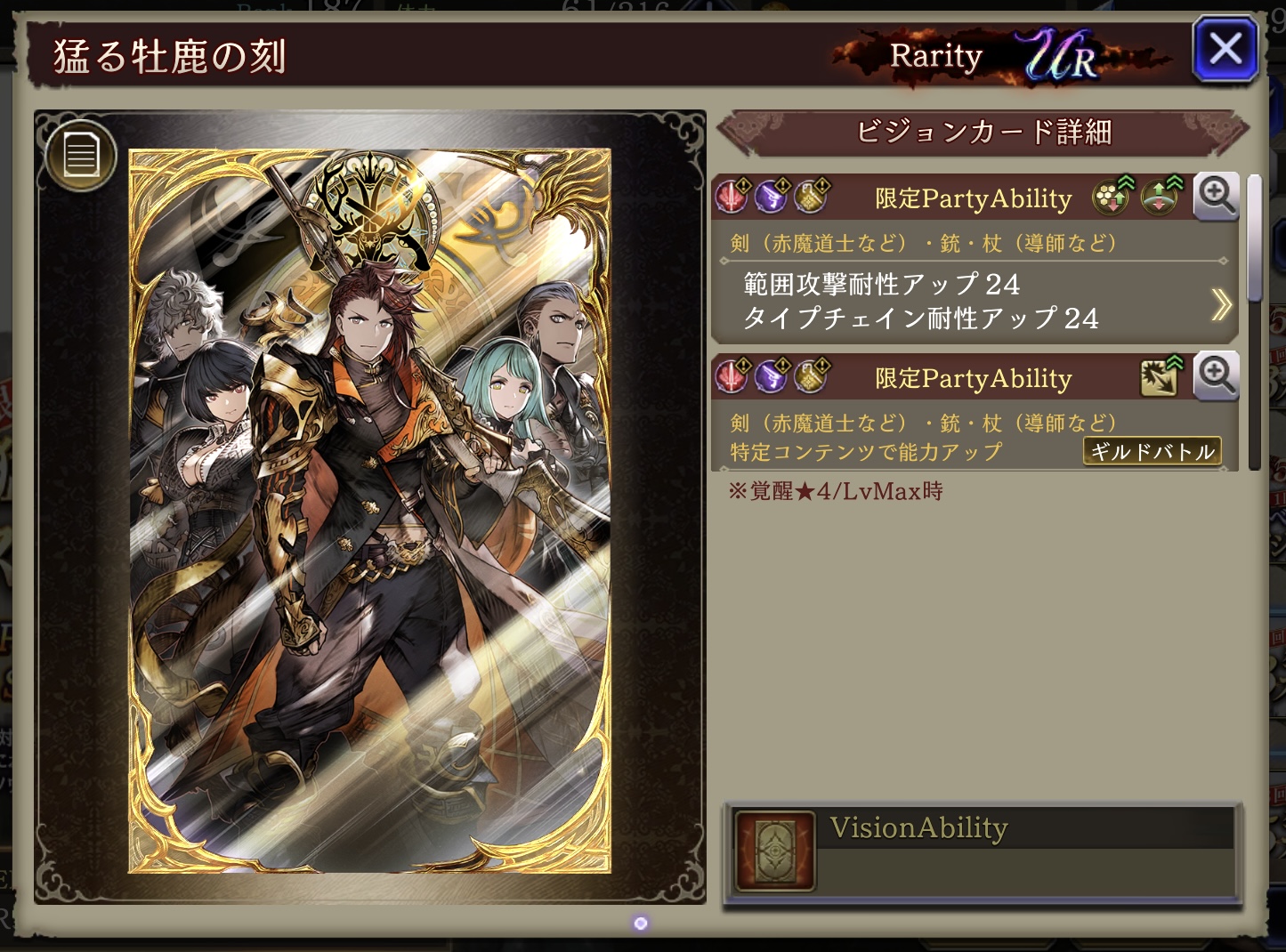Image resolution: width=1286 pixels, height=952 pixels.
Task: Tap the ギルドバトル content tag
Action: (x=1152, y=451)
